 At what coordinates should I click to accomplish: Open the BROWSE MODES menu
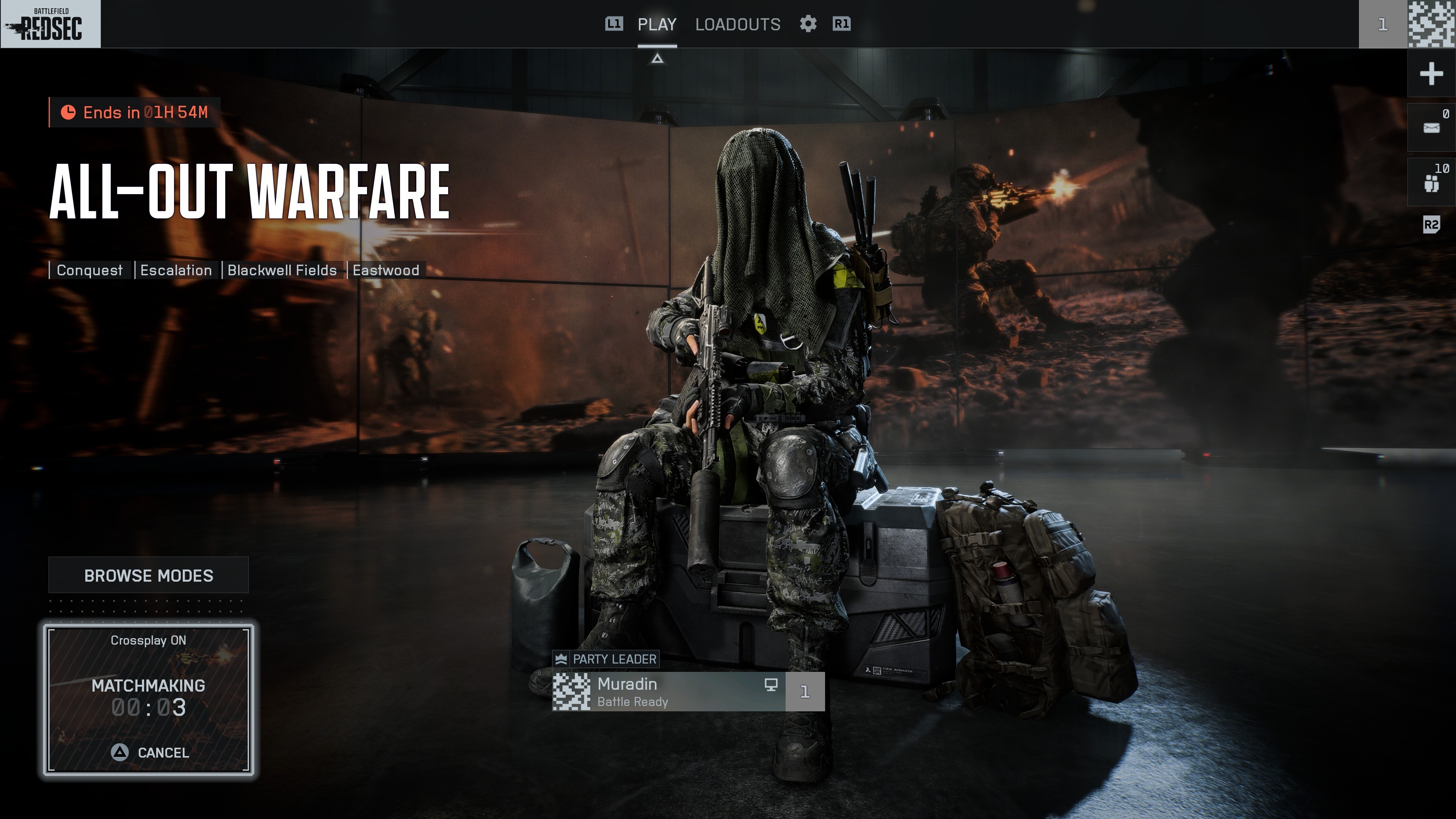click(x=148, y=576)
